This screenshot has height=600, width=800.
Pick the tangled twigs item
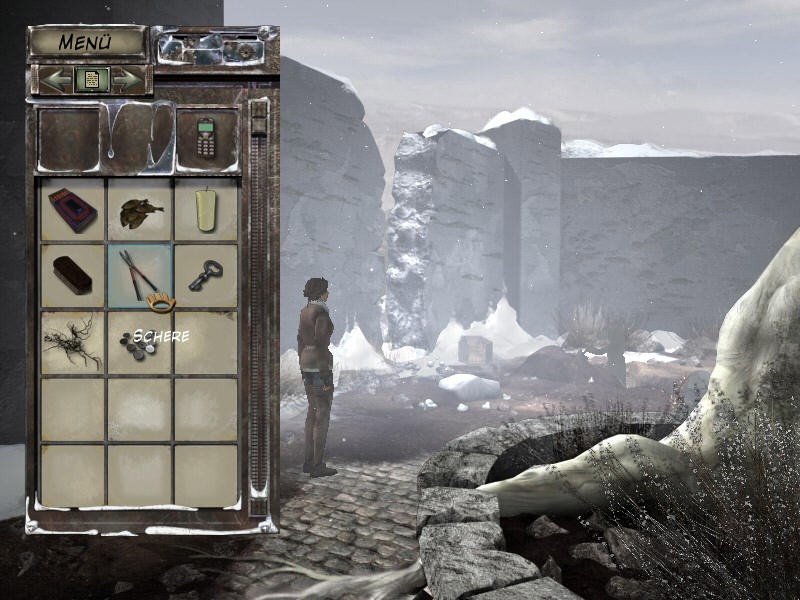72,341
